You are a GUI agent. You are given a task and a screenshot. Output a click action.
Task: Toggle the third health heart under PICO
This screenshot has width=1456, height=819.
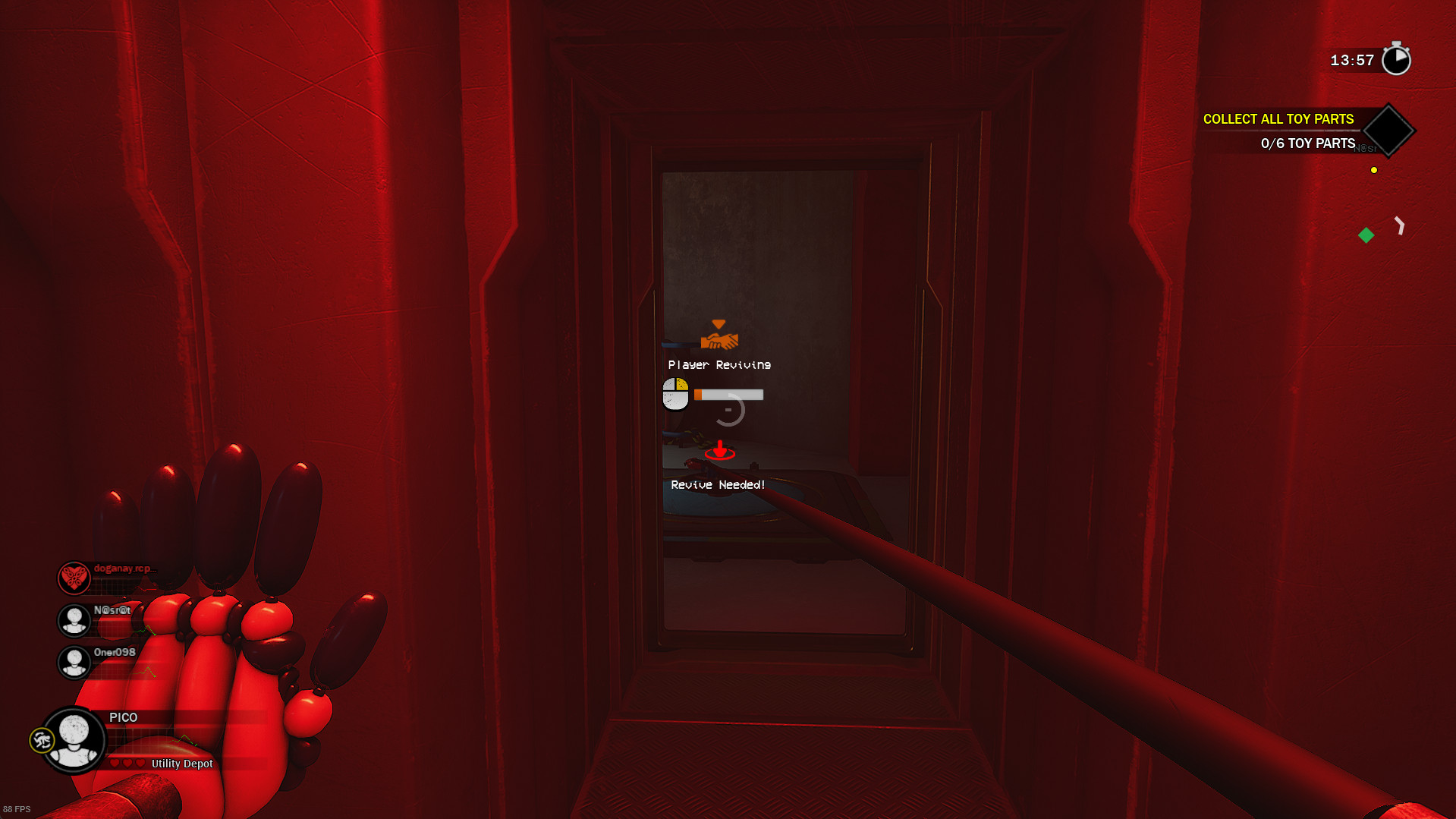140,763
